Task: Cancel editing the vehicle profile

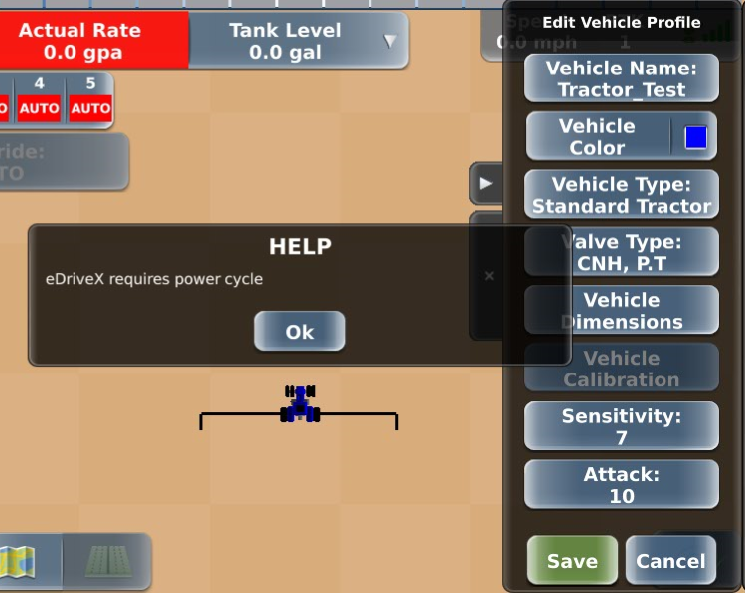Action: pyautogui.click(x=670, y=561)
